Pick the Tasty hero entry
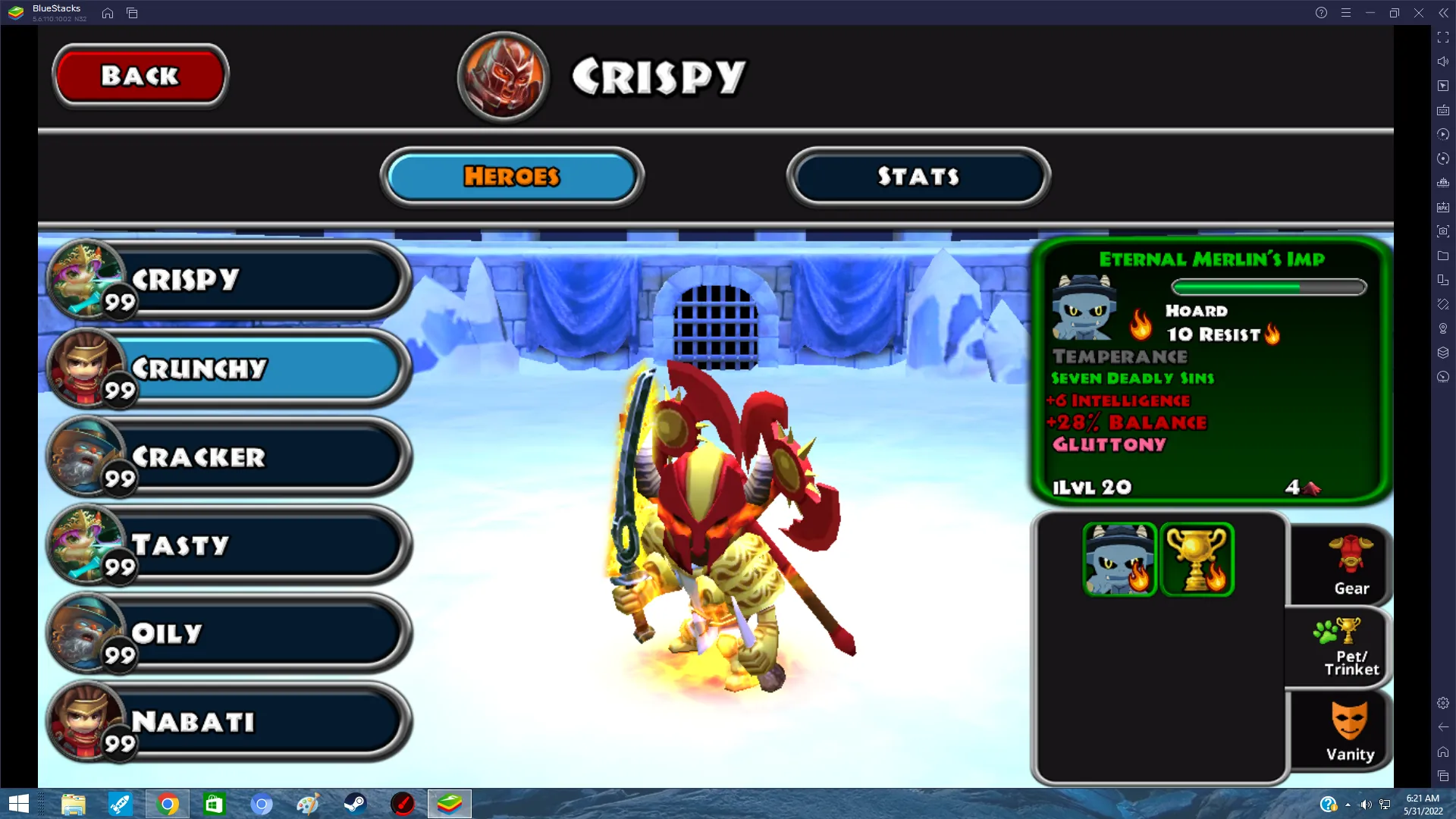The image size is (1456, 819). pos(227,545)
